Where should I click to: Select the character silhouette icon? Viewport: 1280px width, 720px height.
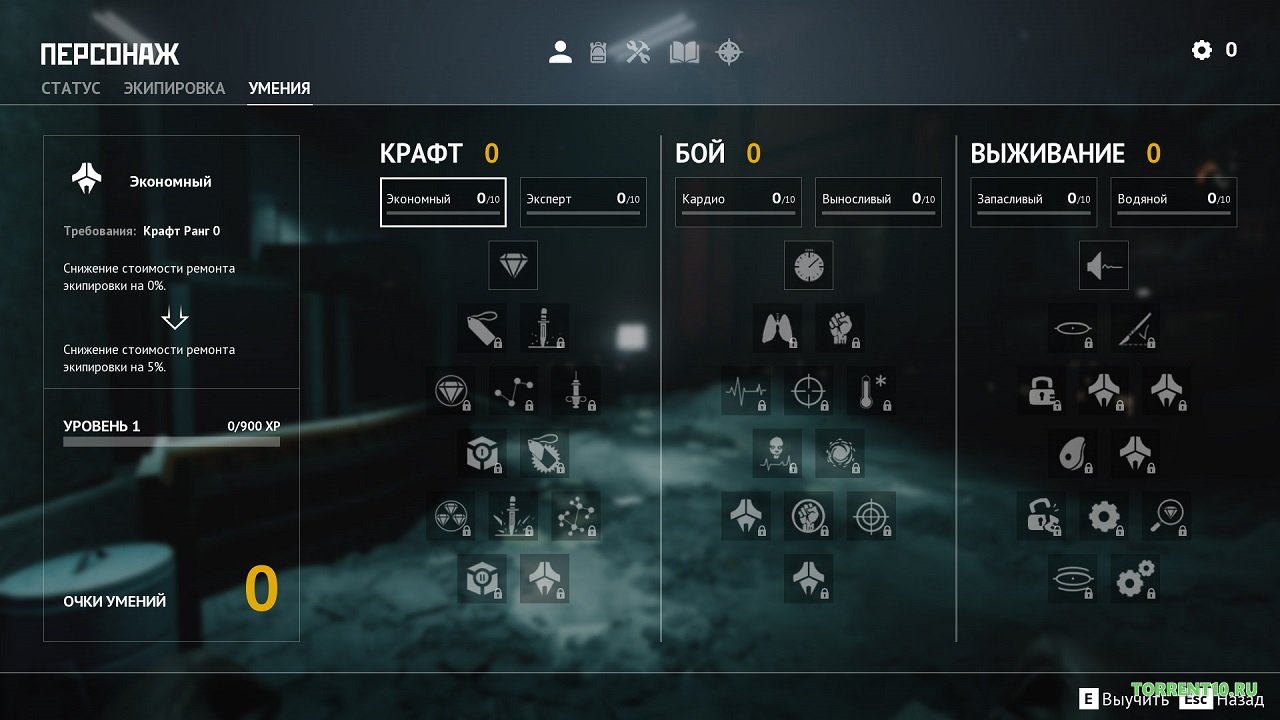click(x=560, y=52)
